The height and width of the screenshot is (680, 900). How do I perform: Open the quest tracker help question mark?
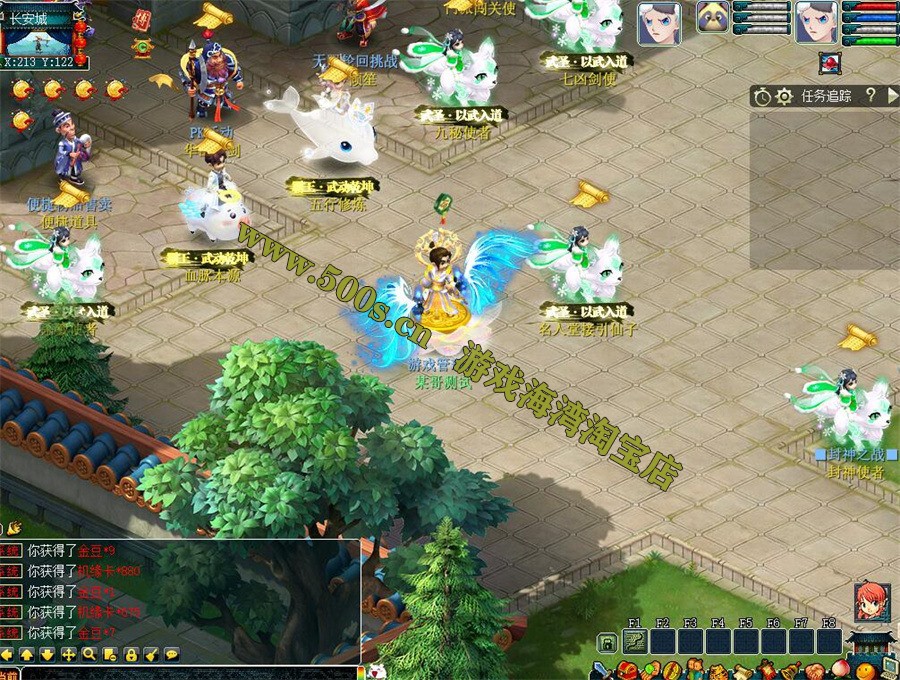click(x=870, y=95)
